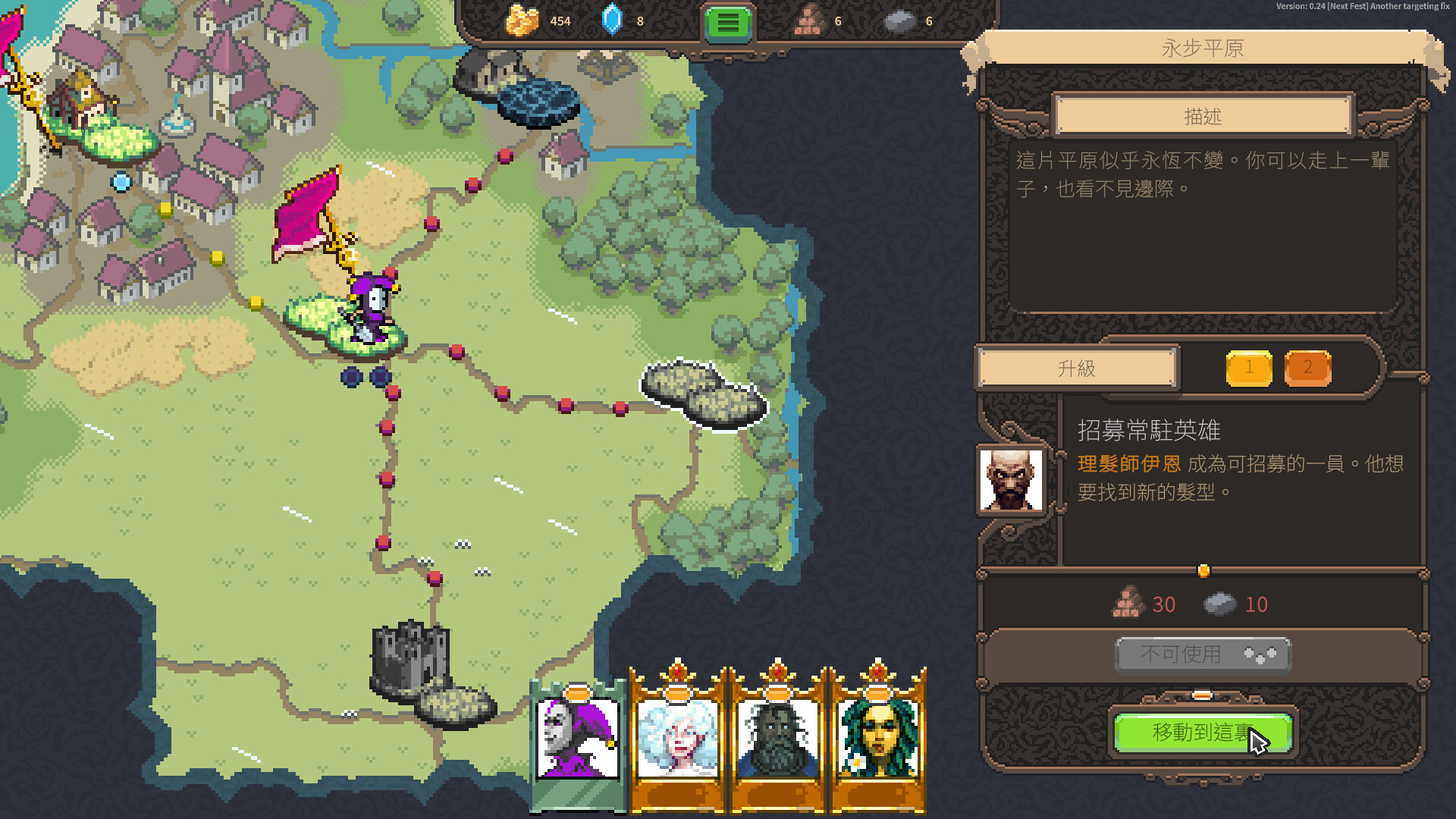This screenshot has width=1456, height=819.
Task: Select the purple jester hero card
Action: click(578, 739)
